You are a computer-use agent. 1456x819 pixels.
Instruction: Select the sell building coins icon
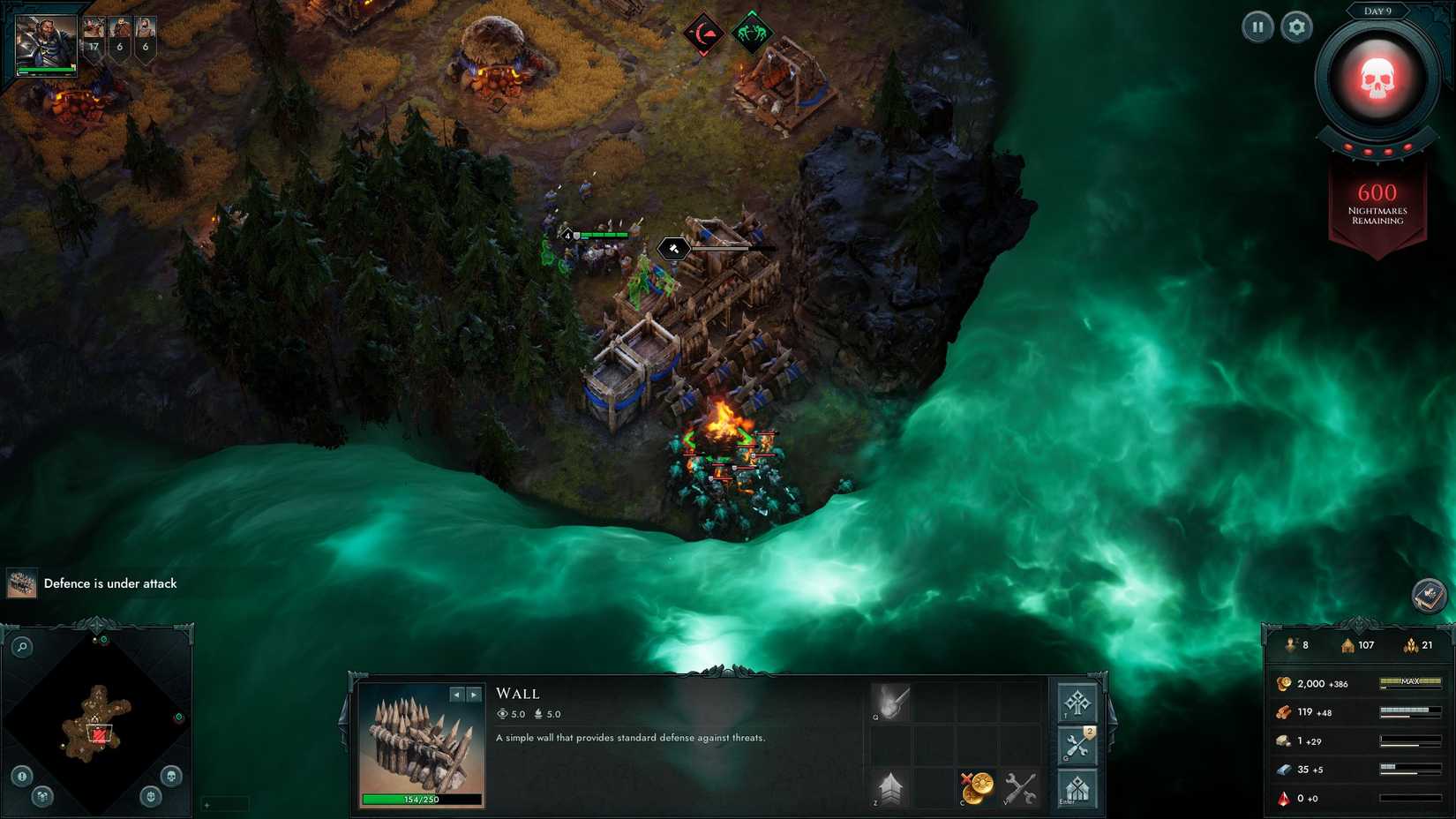click(x=978, y=788)
